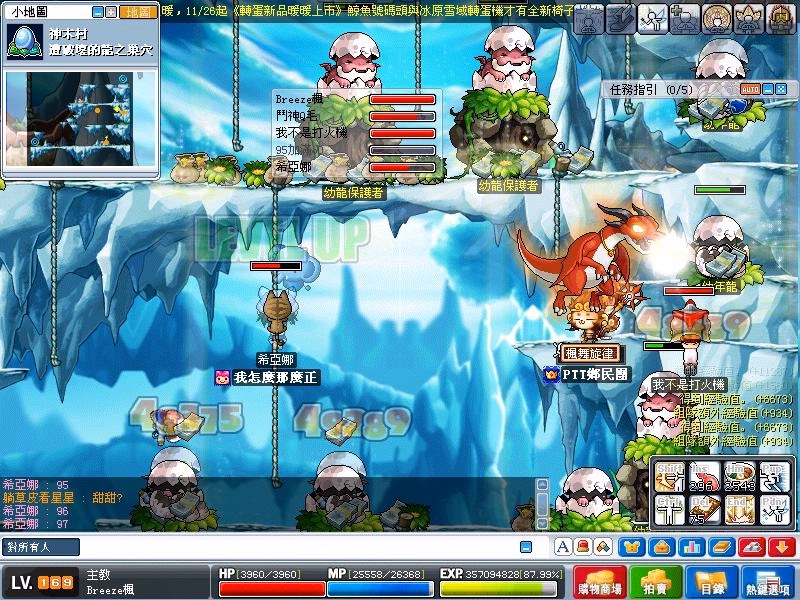Click the 地圖 world map button
800x600 pixels.
coord(137,13)
